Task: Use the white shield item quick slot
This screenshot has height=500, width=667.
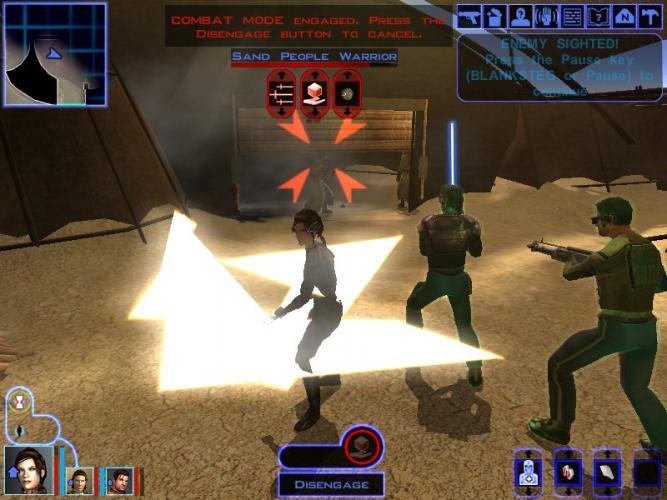Action: [605, 473]
